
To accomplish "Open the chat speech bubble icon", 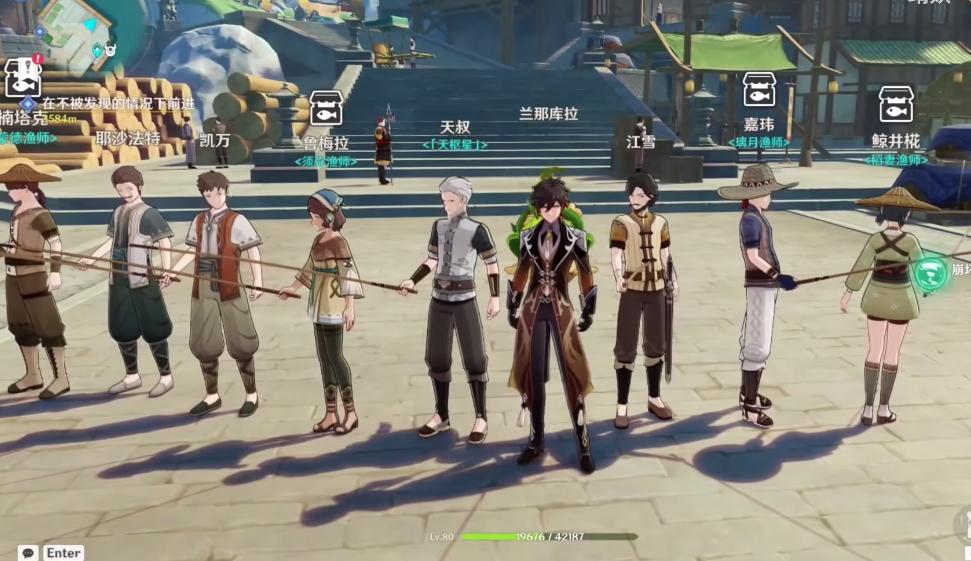I will tap(28, 552).
